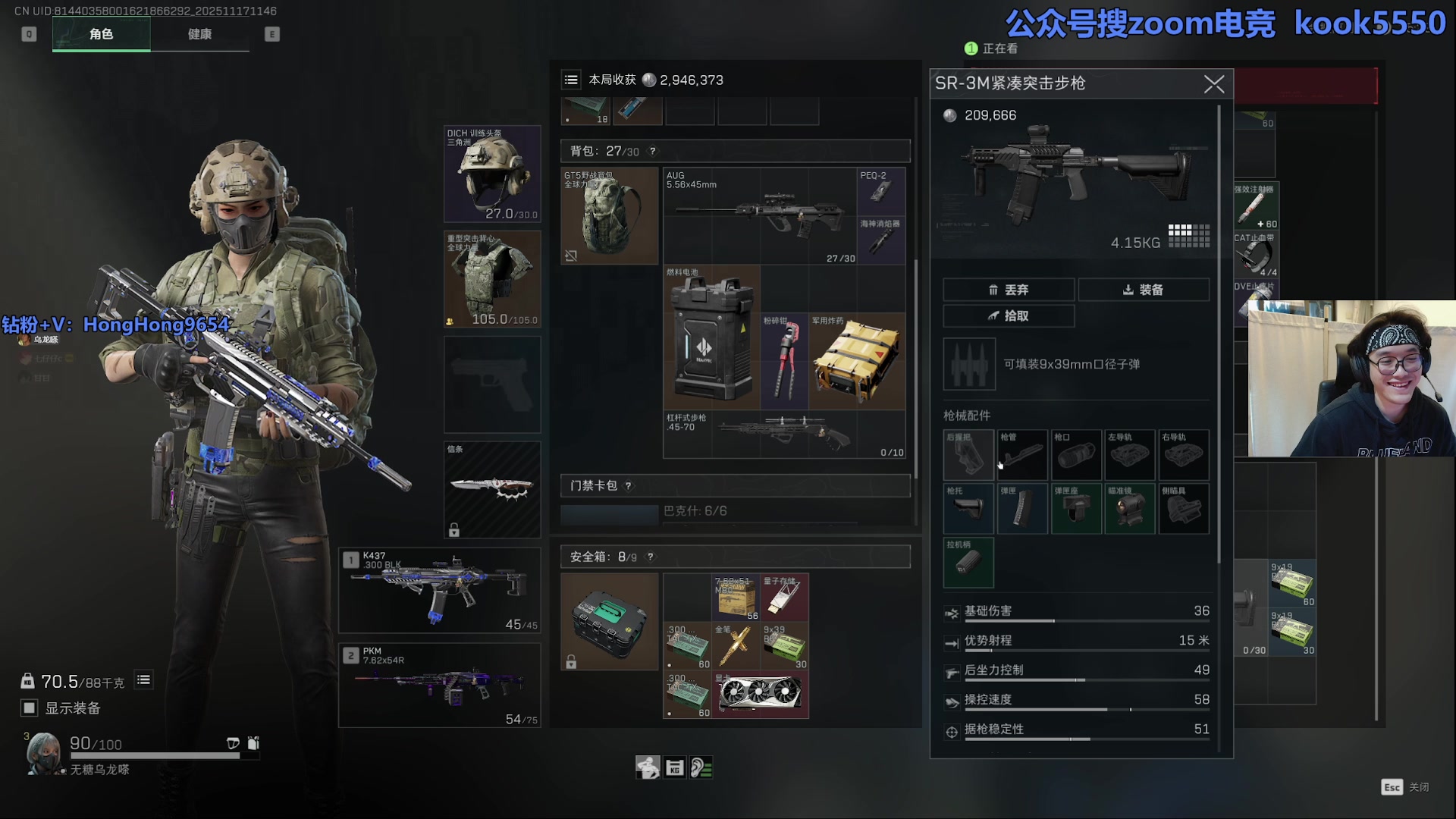Image resolution: width=1456 pixels, height=819 pixels.
Task: Select the 角色 character tab
Action: (101, 34)
